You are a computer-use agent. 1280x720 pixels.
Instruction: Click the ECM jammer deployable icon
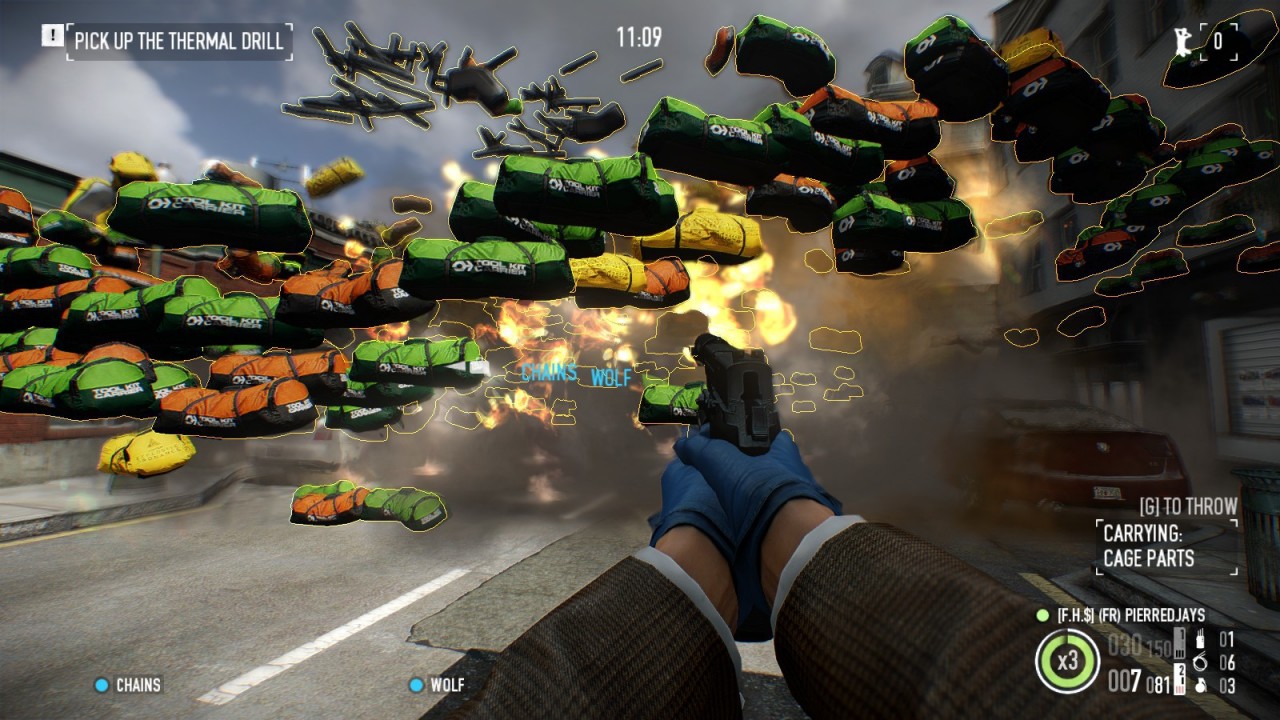1200,640
